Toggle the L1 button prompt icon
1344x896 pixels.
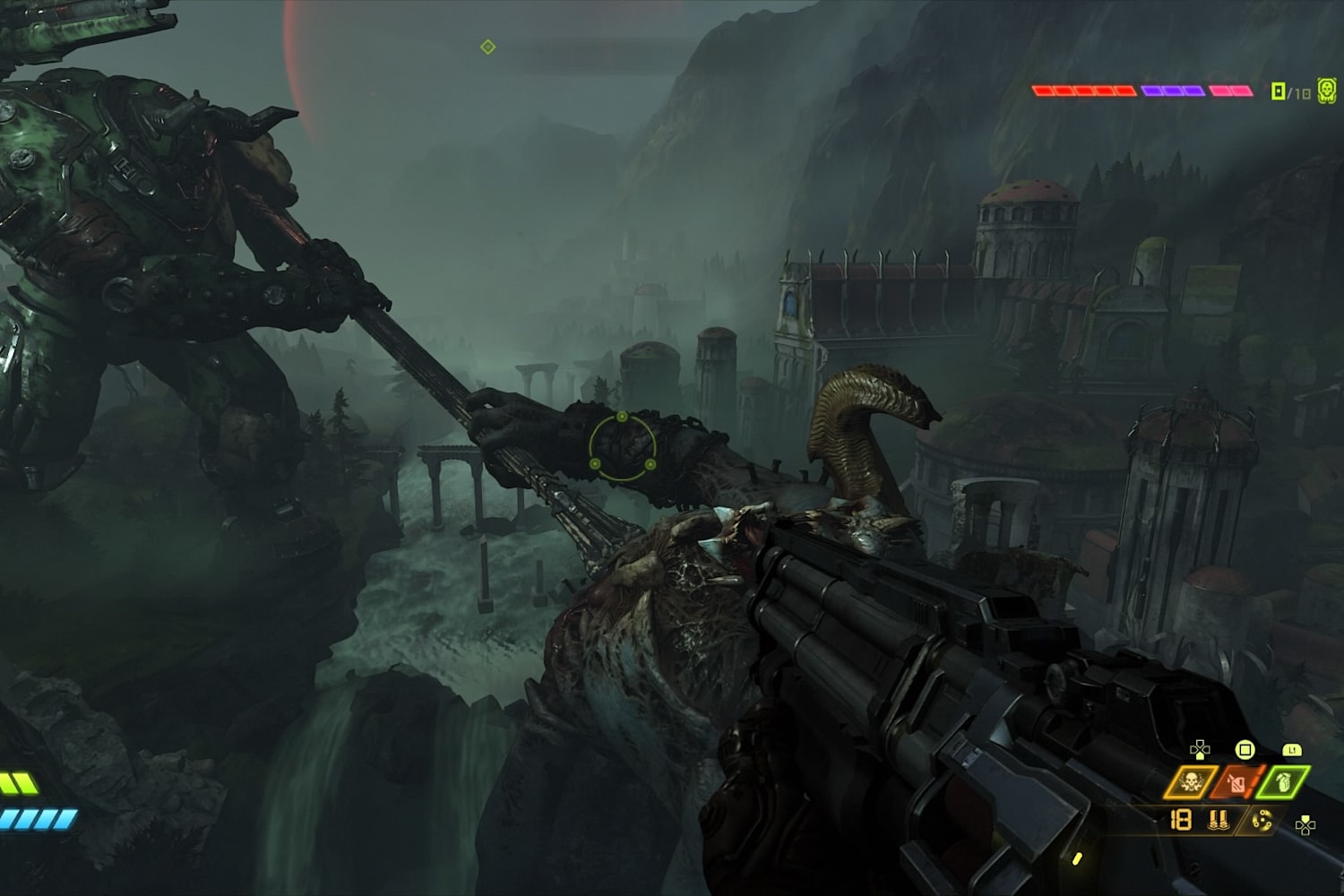pyautogui.click(x=1292, y=750)
